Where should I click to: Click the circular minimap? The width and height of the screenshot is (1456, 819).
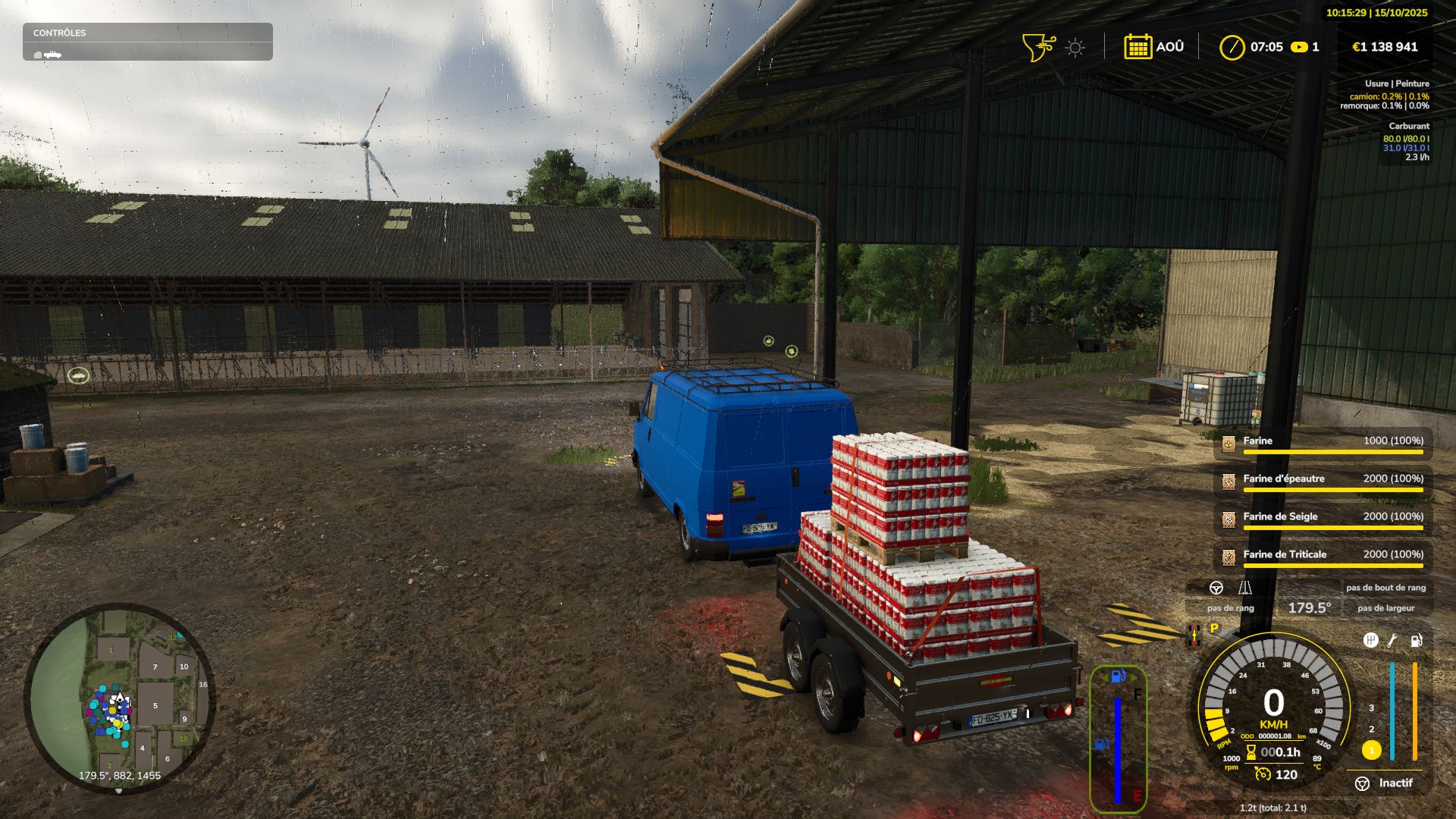pyautogui.click(x=119, y=698)
